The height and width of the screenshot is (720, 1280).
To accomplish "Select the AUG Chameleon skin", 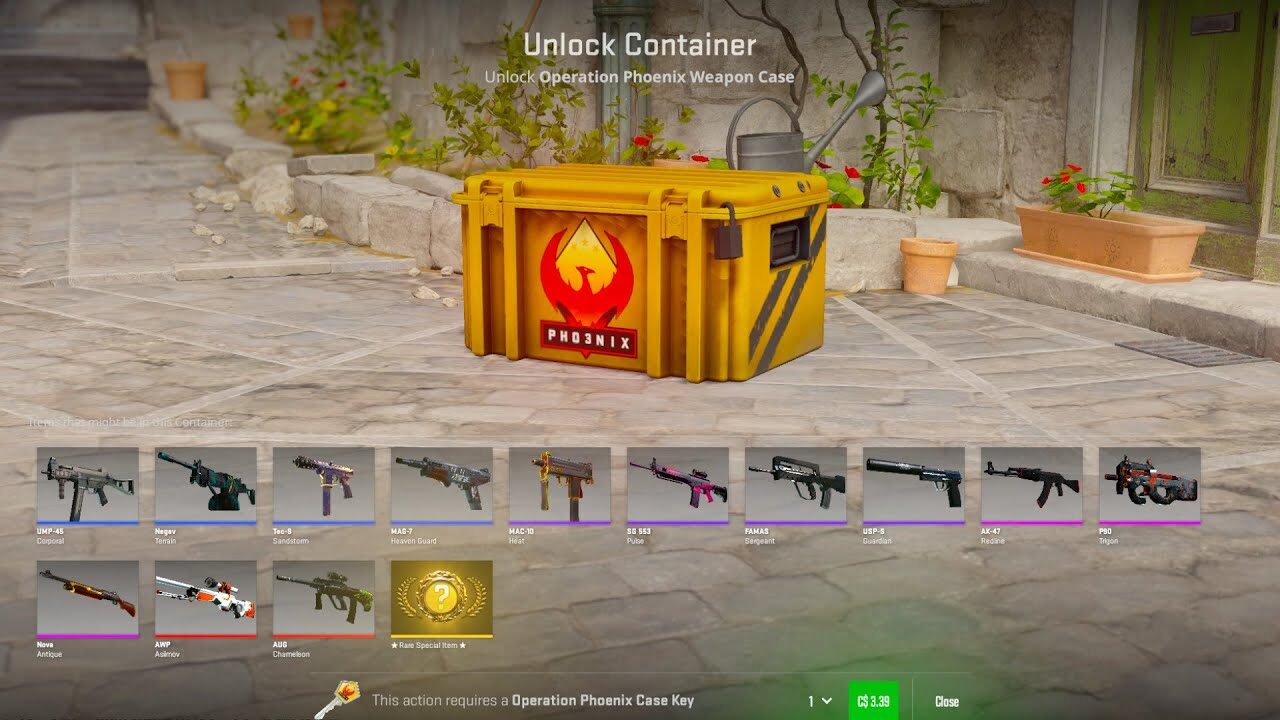I will coord(322,600).
